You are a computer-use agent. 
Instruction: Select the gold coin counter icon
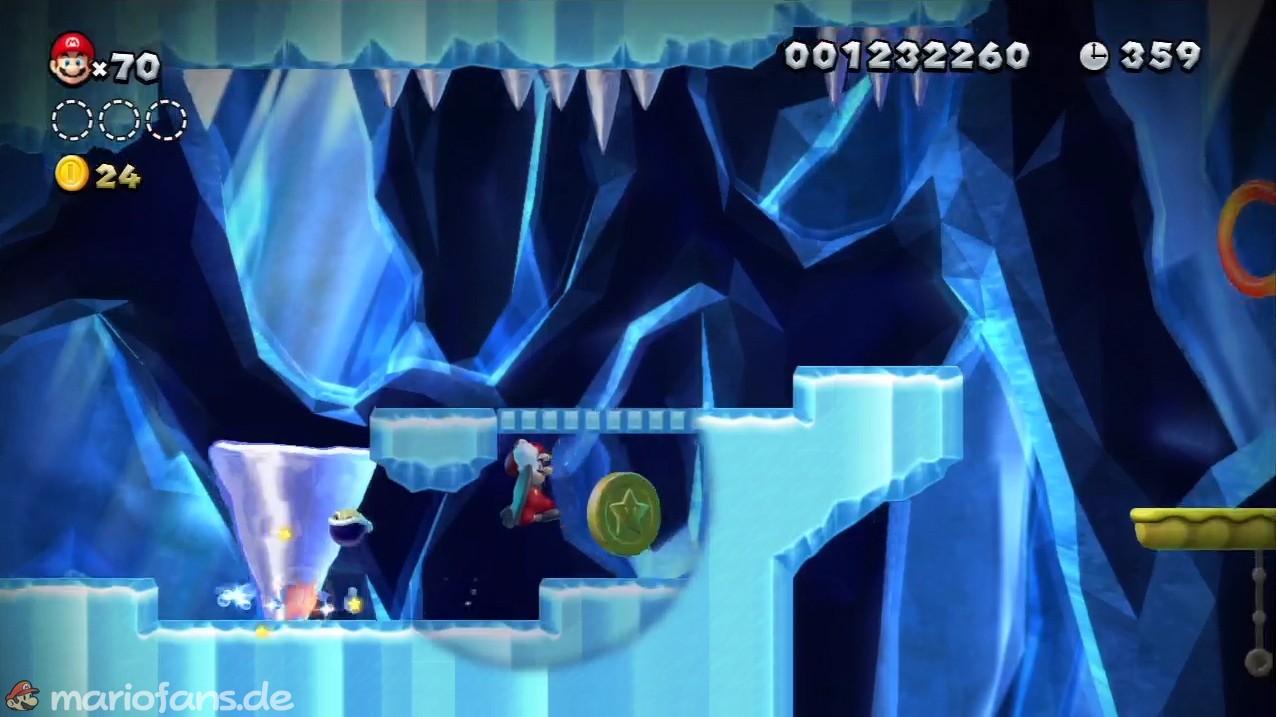click(x=71, y=174)
